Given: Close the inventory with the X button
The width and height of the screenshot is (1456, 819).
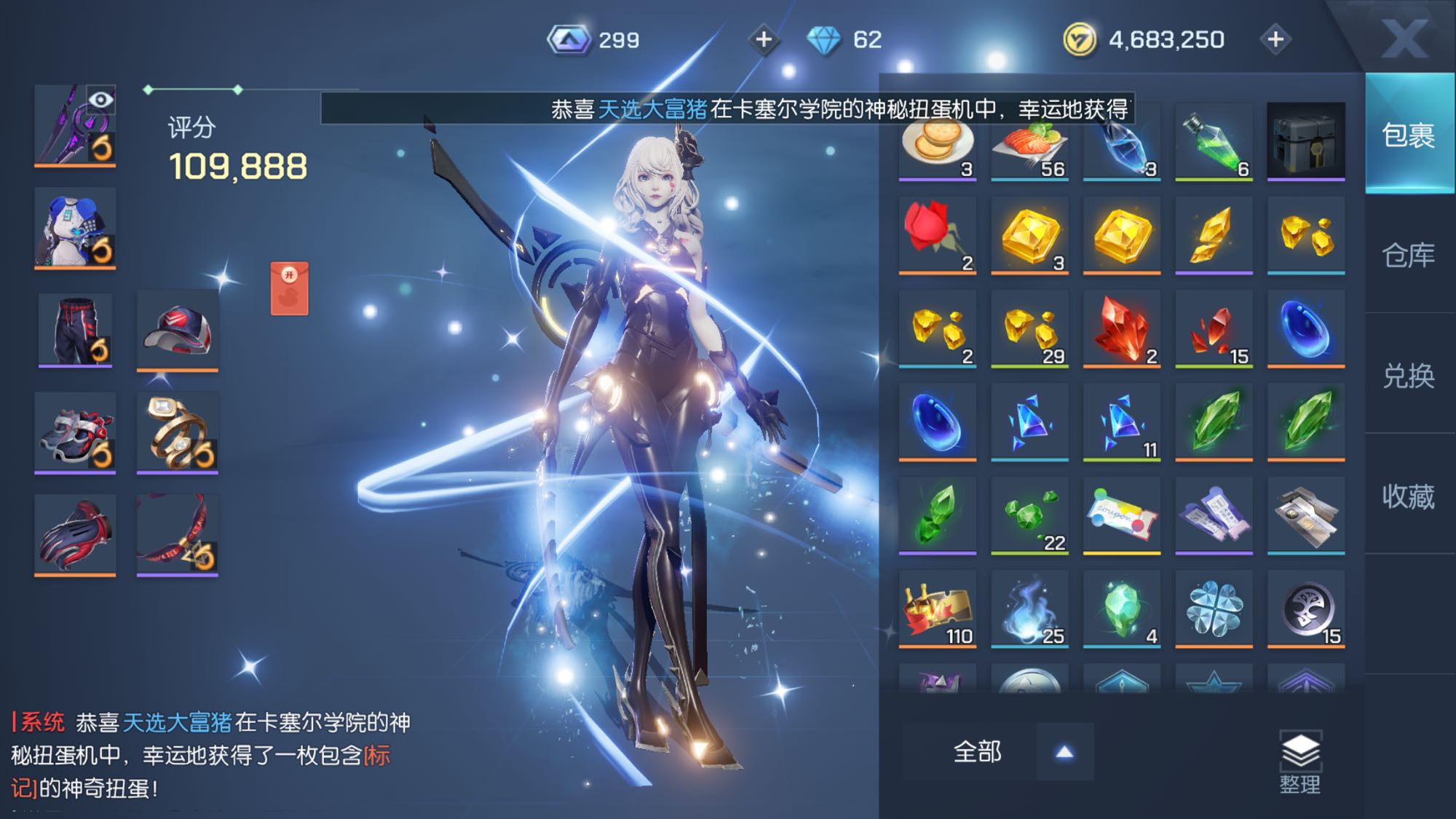Looking at the screenshot, I should (x=1404, y=38).
